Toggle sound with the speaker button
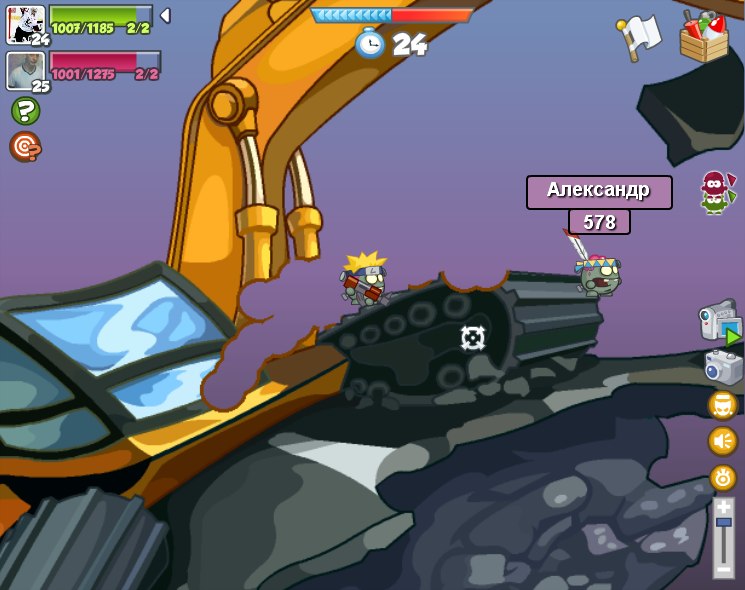Image resolution: width=745 pixels, height=590 pixels. [722, 441]
